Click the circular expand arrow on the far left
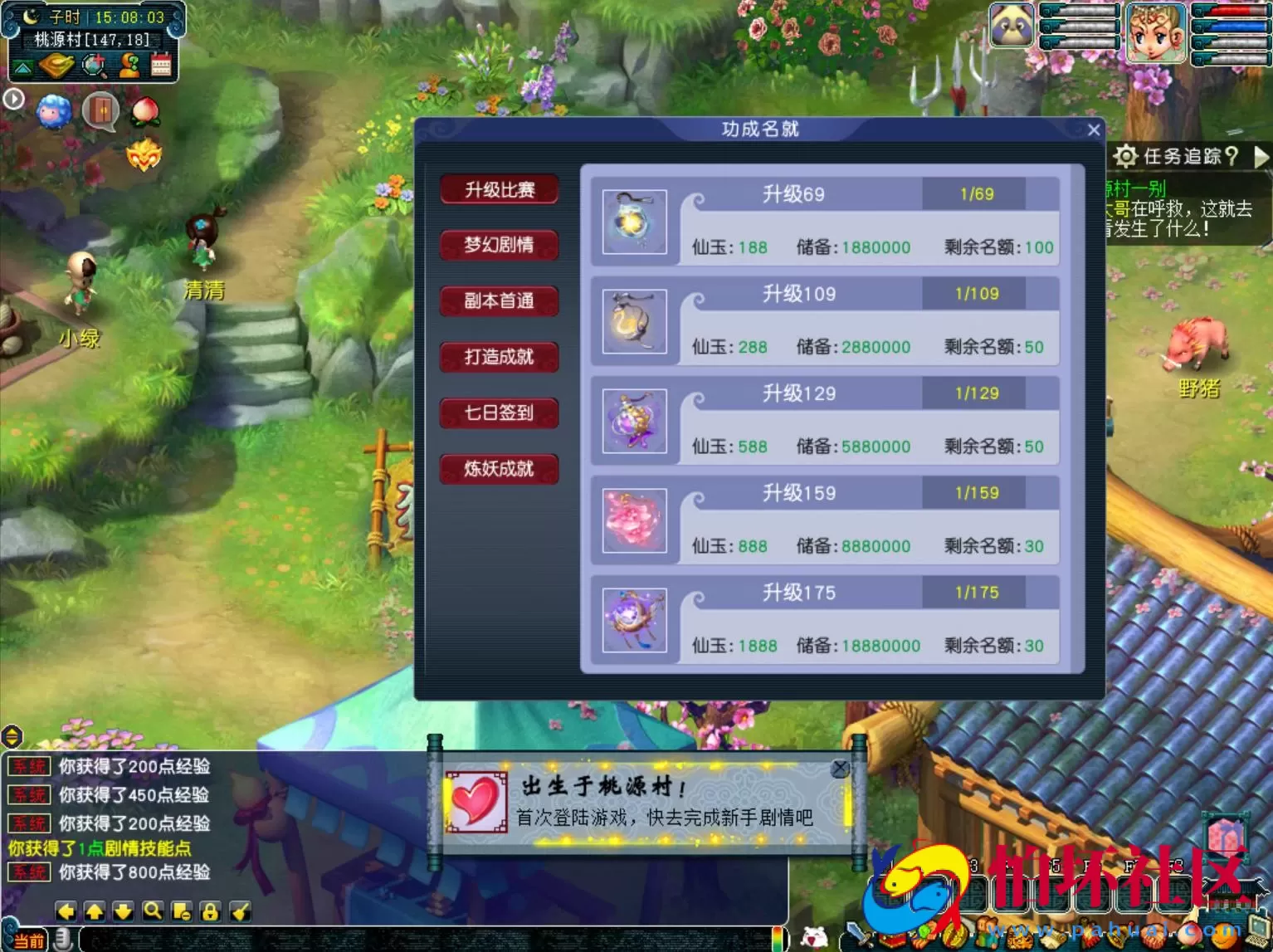This screenshot has height=952, width=1273. click(x=13, y=98)
